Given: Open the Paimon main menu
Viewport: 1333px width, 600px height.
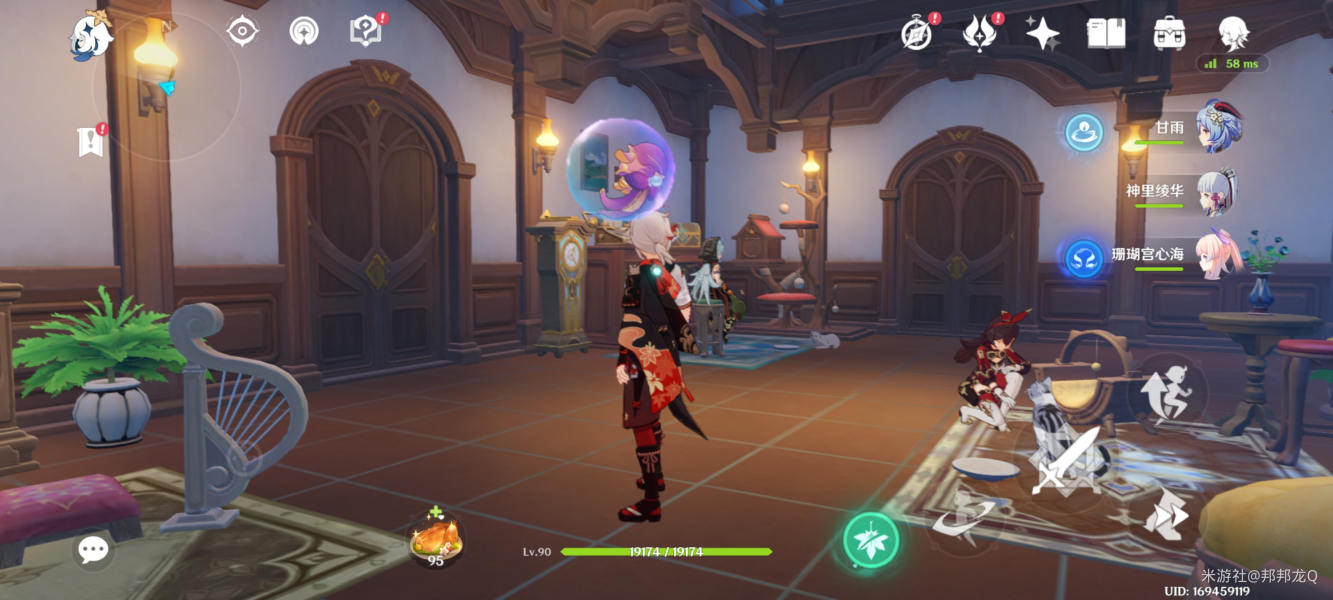Looking at the screenshot, I should (x=91, y=36).
